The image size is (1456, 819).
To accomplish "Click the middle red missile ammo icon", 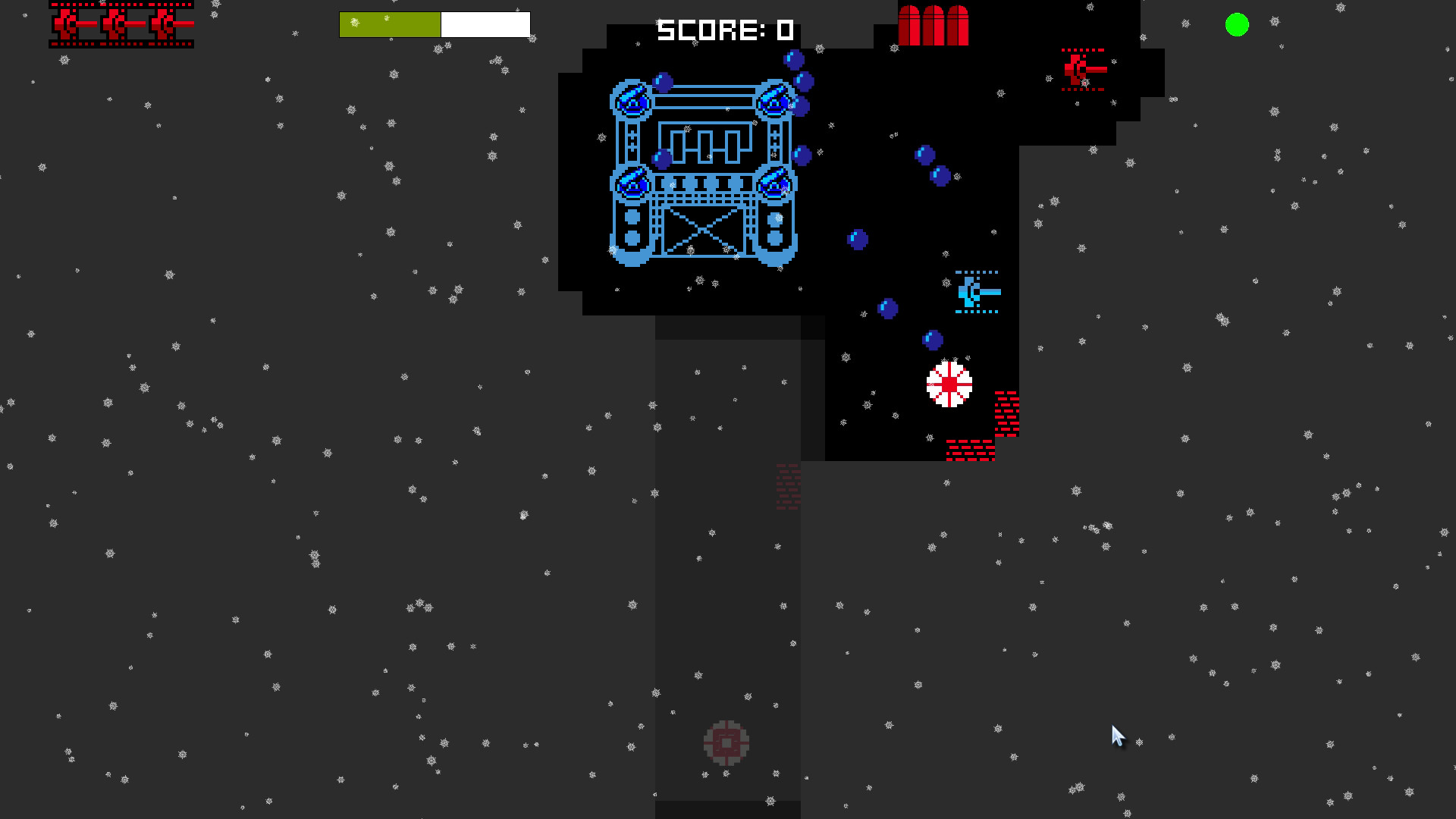I will click(935, 23).
